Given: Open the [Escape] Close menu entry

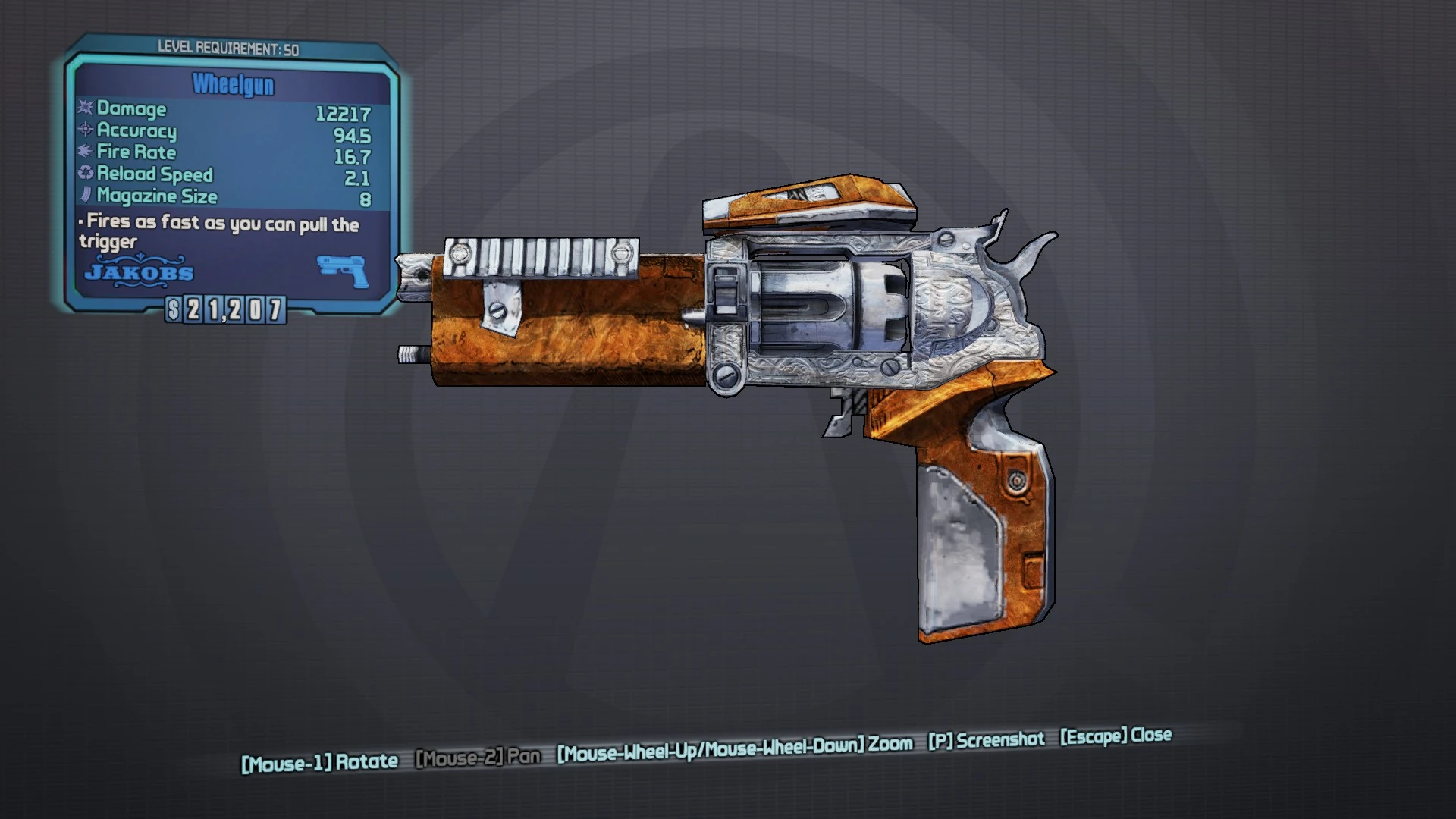Looking at the screenshot, I should coord(1116,734).
